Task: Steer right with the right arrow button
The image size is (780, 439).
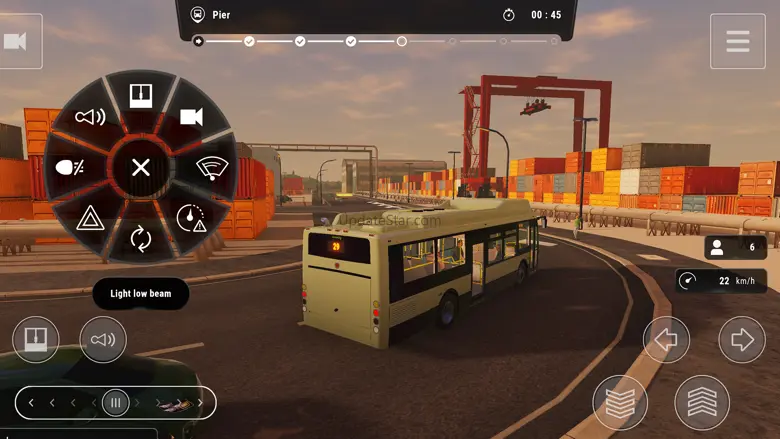Action: 742,340
